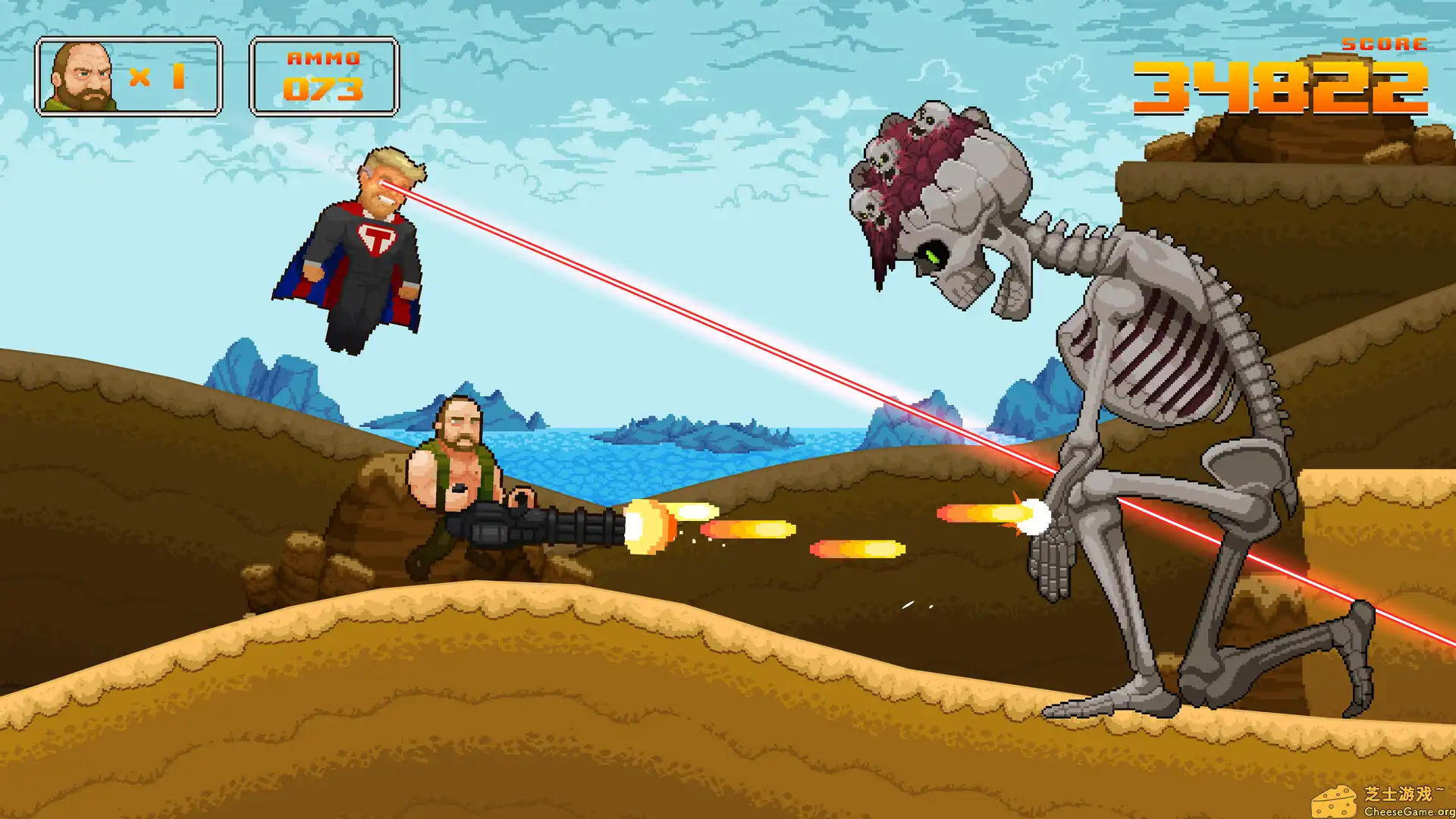Click the AMMO label text
The width and height of the screenshot is (1456, 819).
pos(322,58)
